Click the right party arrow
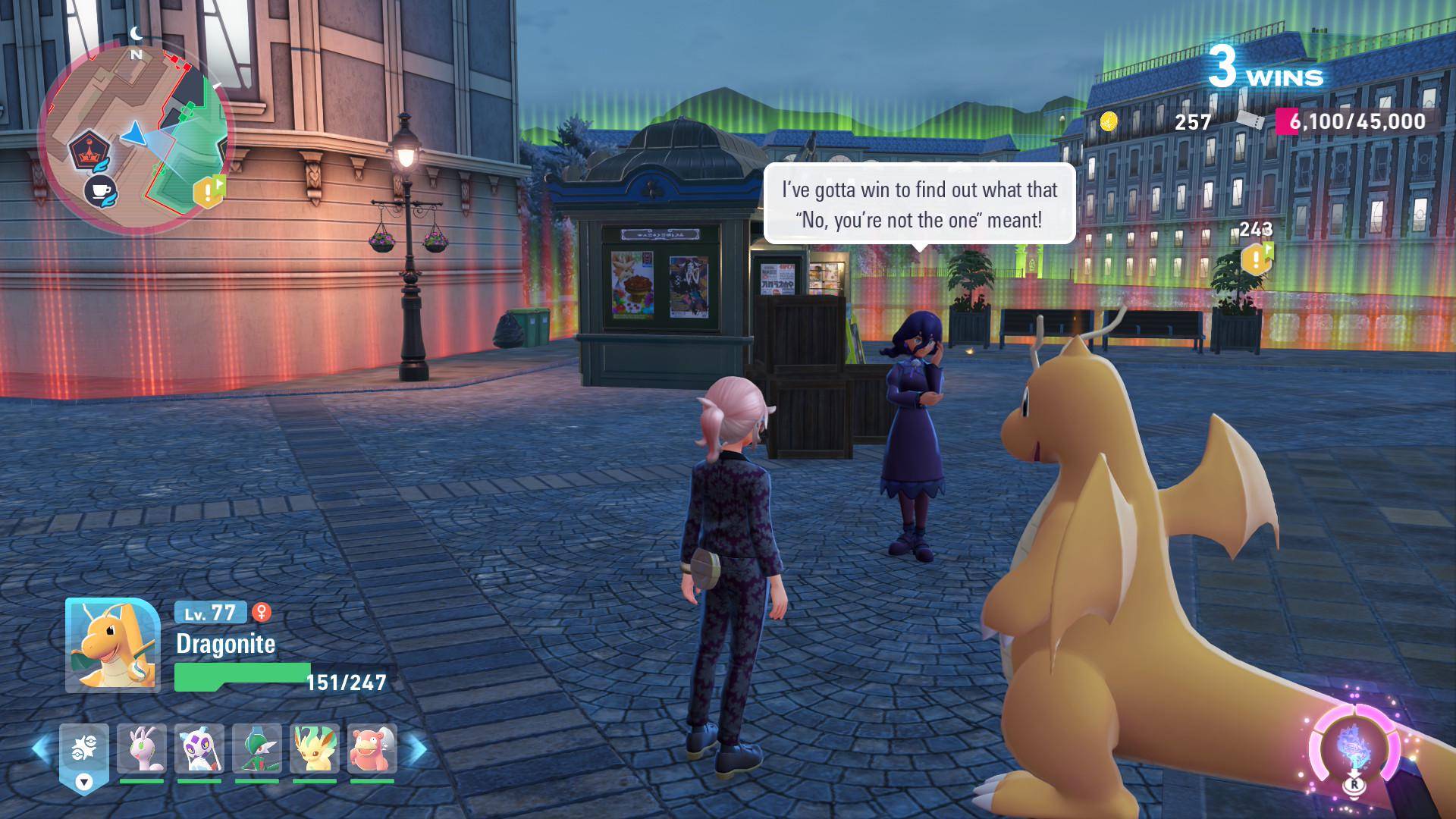 coord(416,749)
